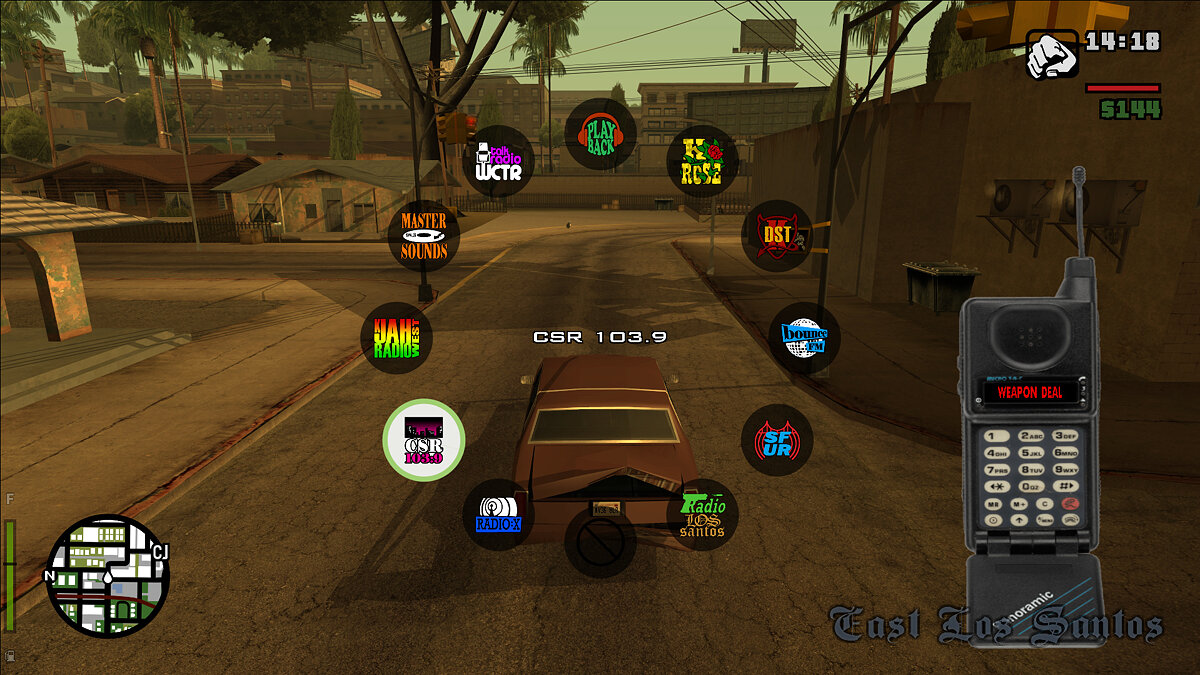Select the Weapon Deal phone screen entry
Image resolution: width=1200 pixels, height=675 pixels.
[1030, 393]
